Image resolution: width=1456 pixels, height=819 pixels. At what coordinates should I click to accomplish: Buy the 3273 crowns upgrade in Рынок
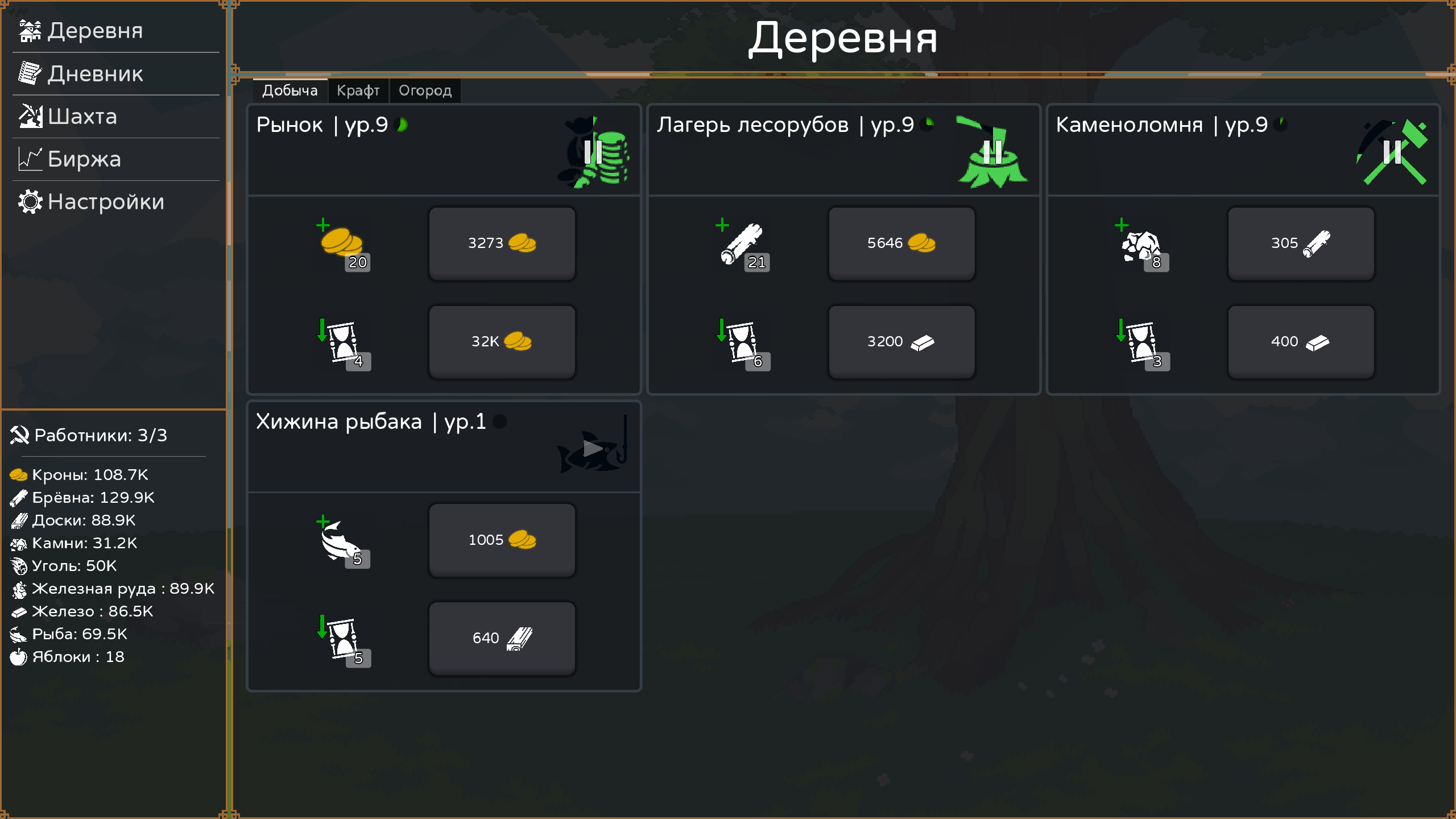pyautogui.click(x=502, y=243)
